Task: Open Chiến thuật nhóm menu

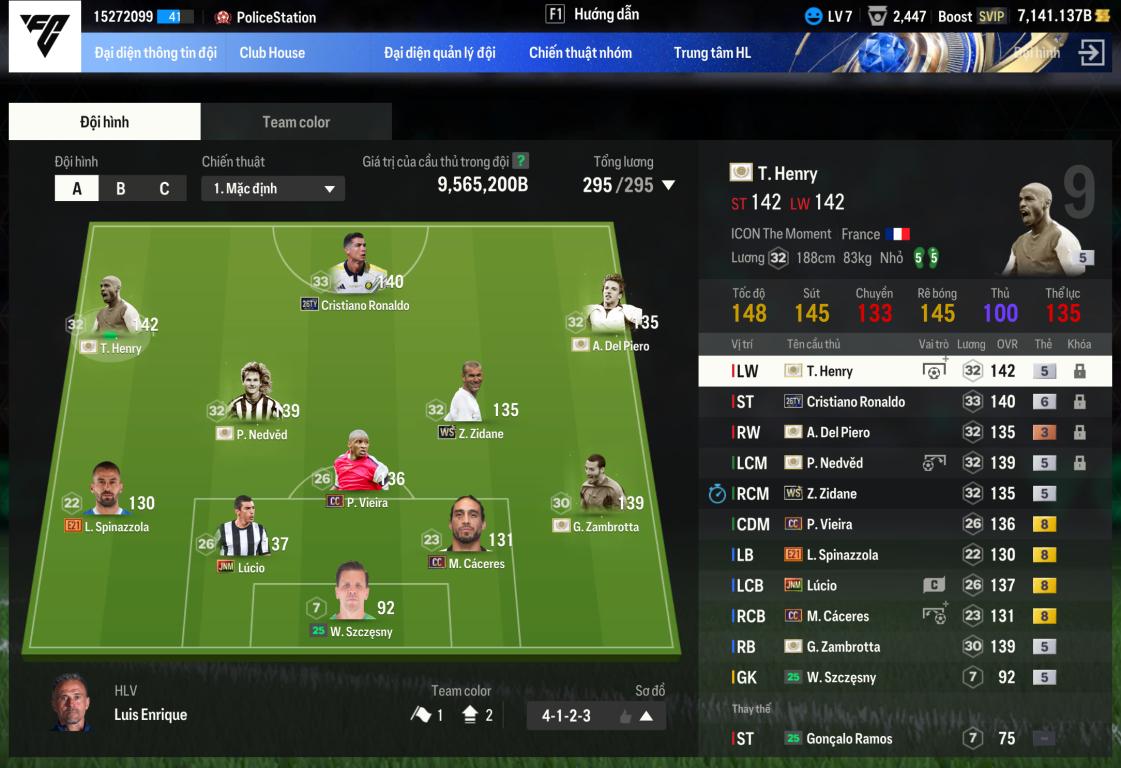Action: point(580,53)
